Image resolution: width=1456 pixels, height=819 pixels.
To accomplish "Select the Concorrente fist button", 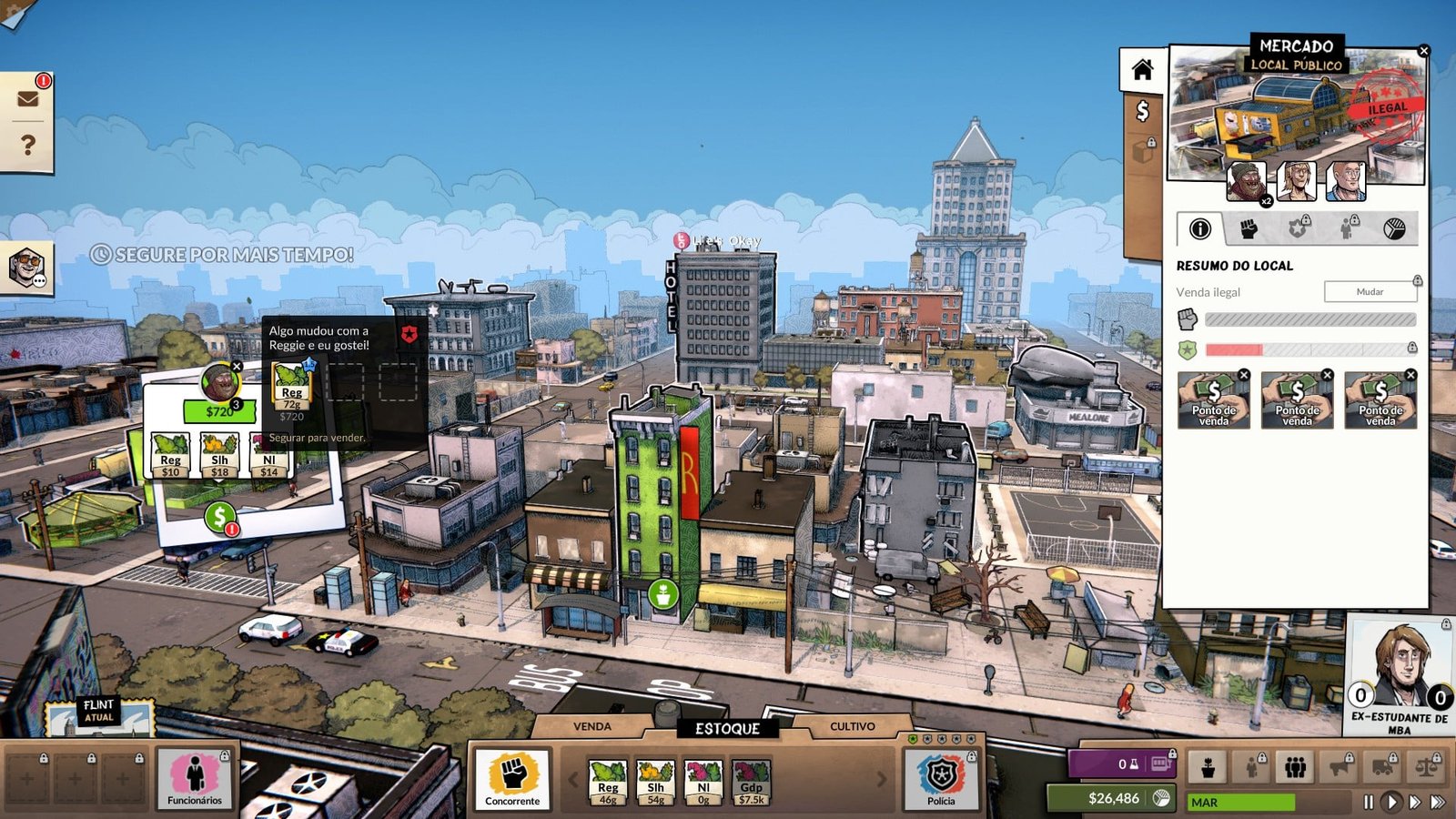I will [513, 779].
